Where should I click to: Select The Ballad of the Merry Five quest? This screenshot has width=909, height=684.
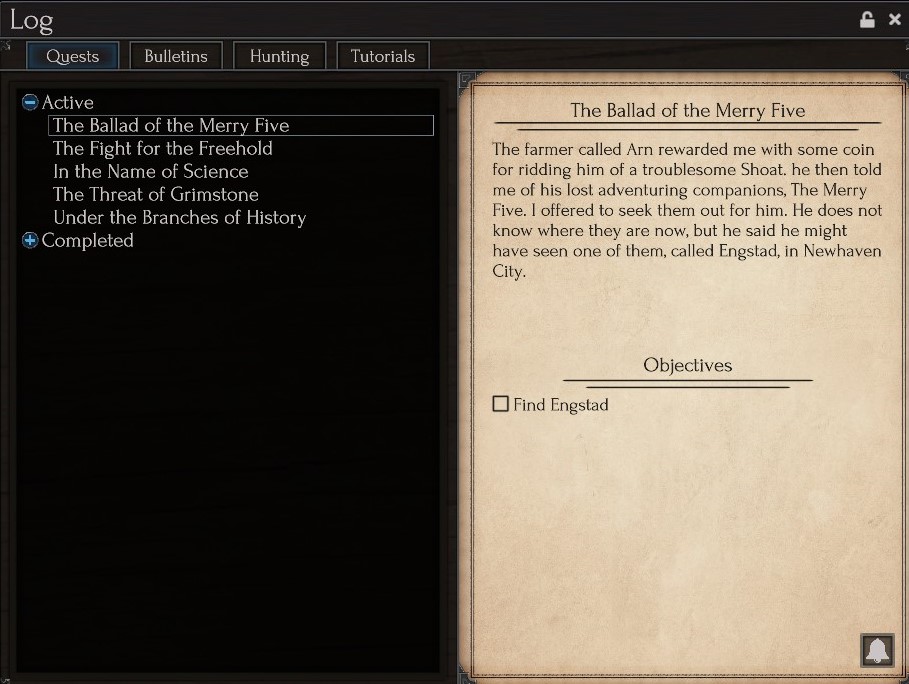tap(171, 125)
